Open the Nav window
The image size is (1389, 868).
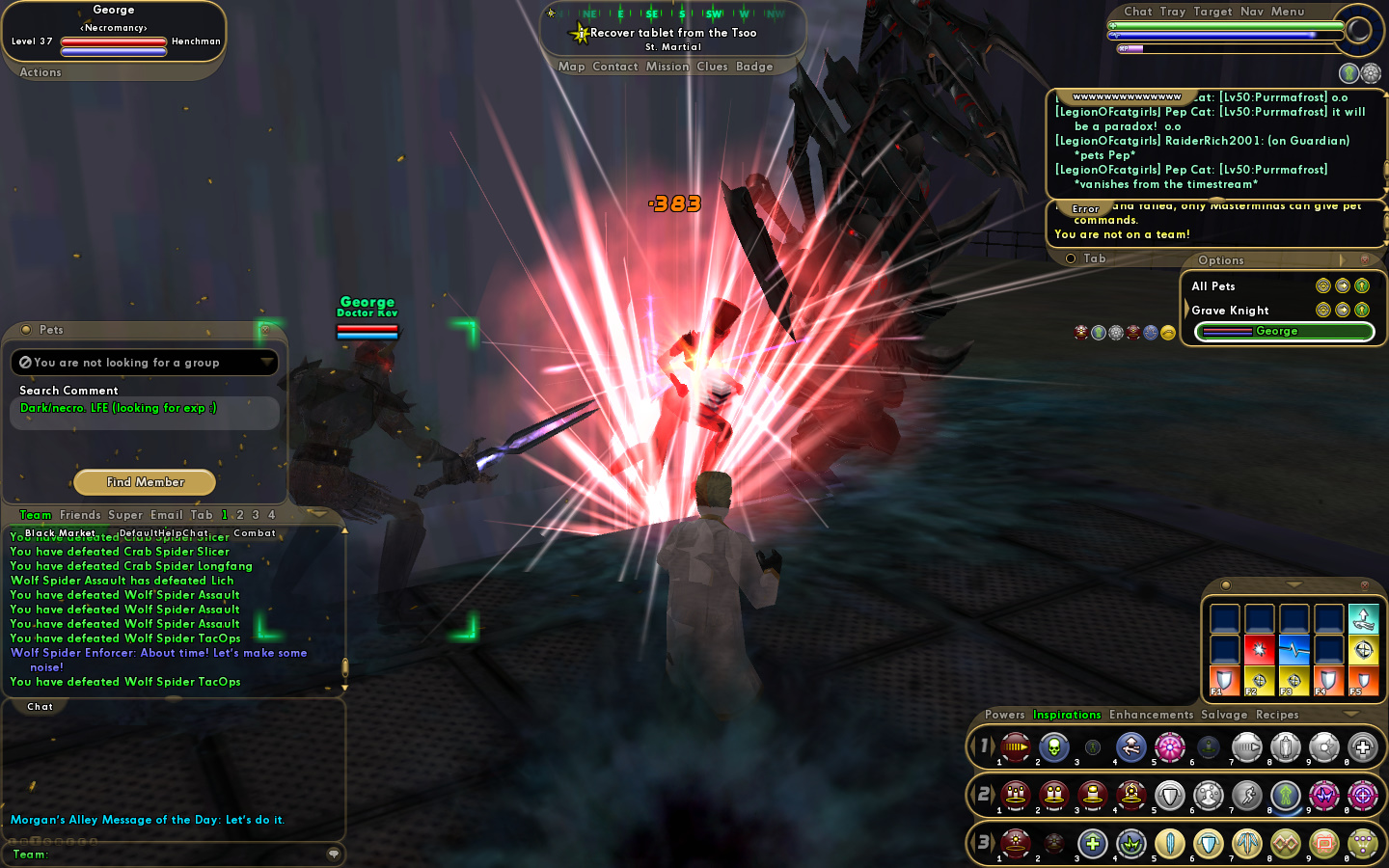pyautogui.click(x=1252, y=12)
